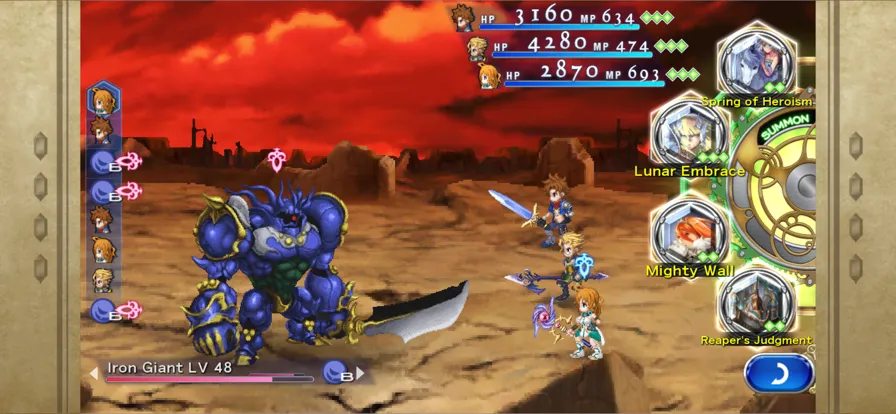
Task: Select the Mighty Wall ability
Action: click(x=690, y=233)
